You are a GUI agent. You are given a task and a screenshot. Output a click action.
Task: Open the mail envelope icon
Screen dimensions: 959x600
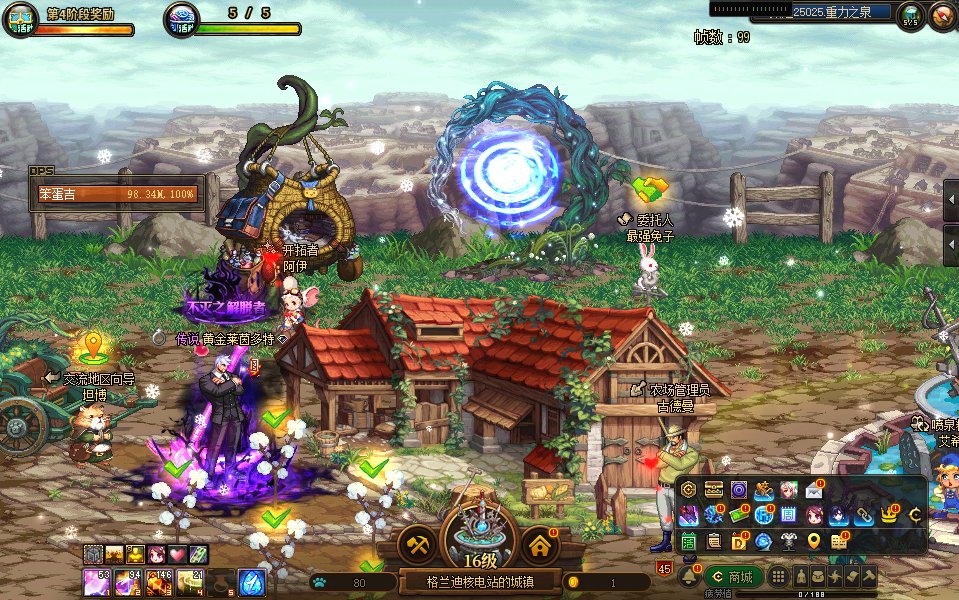(x=814, y=490)
